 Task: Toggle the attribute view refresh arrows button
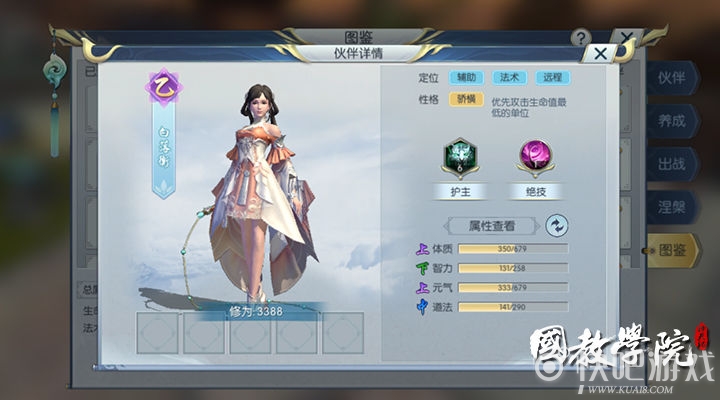click(556, 225)
